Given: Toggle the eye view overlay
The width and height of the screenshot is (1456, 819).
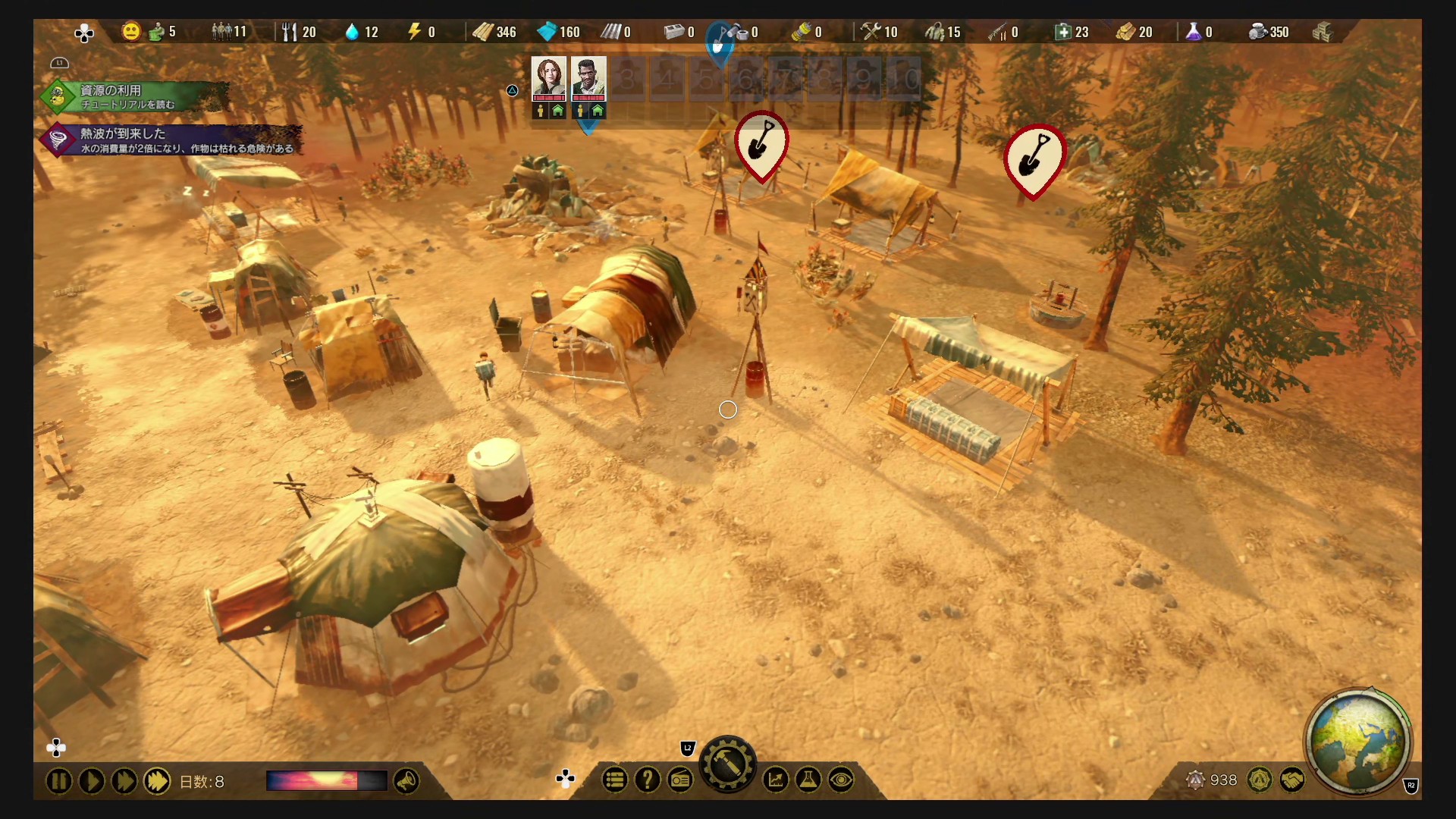Looking at the screenshot, I should click(841, 780).
